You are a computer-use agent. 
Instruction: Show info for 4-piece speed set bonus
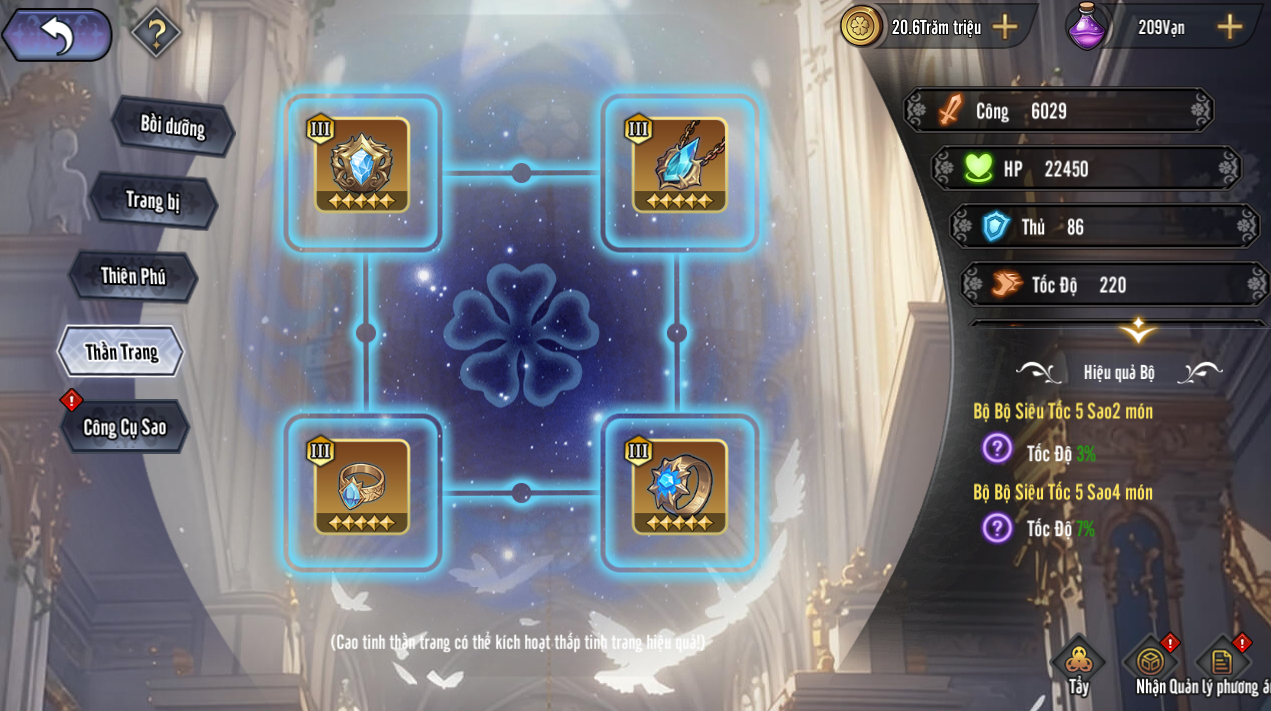click(997, 527)
